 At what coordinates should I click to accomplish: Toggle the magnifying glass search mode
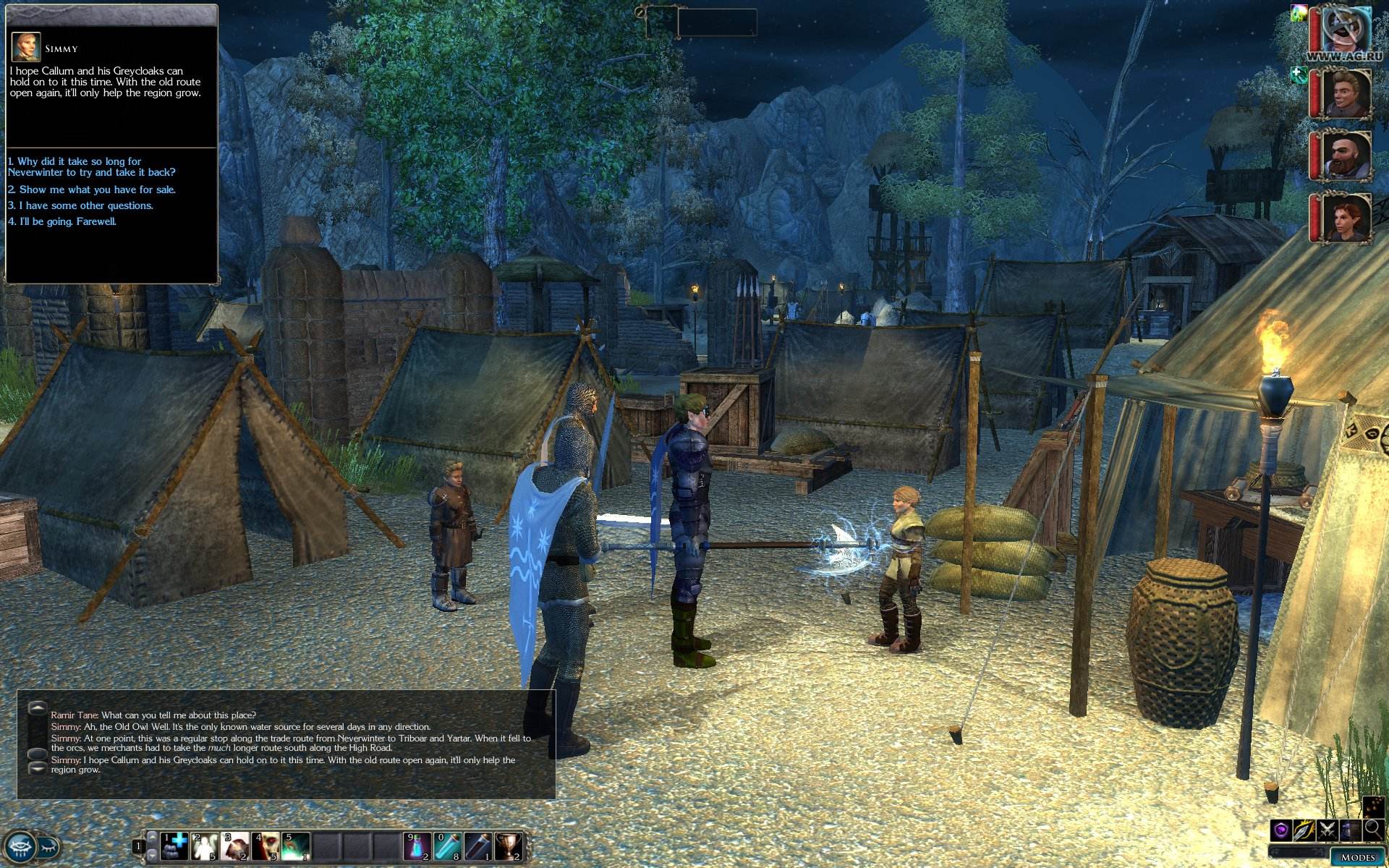click(1372, 830)
